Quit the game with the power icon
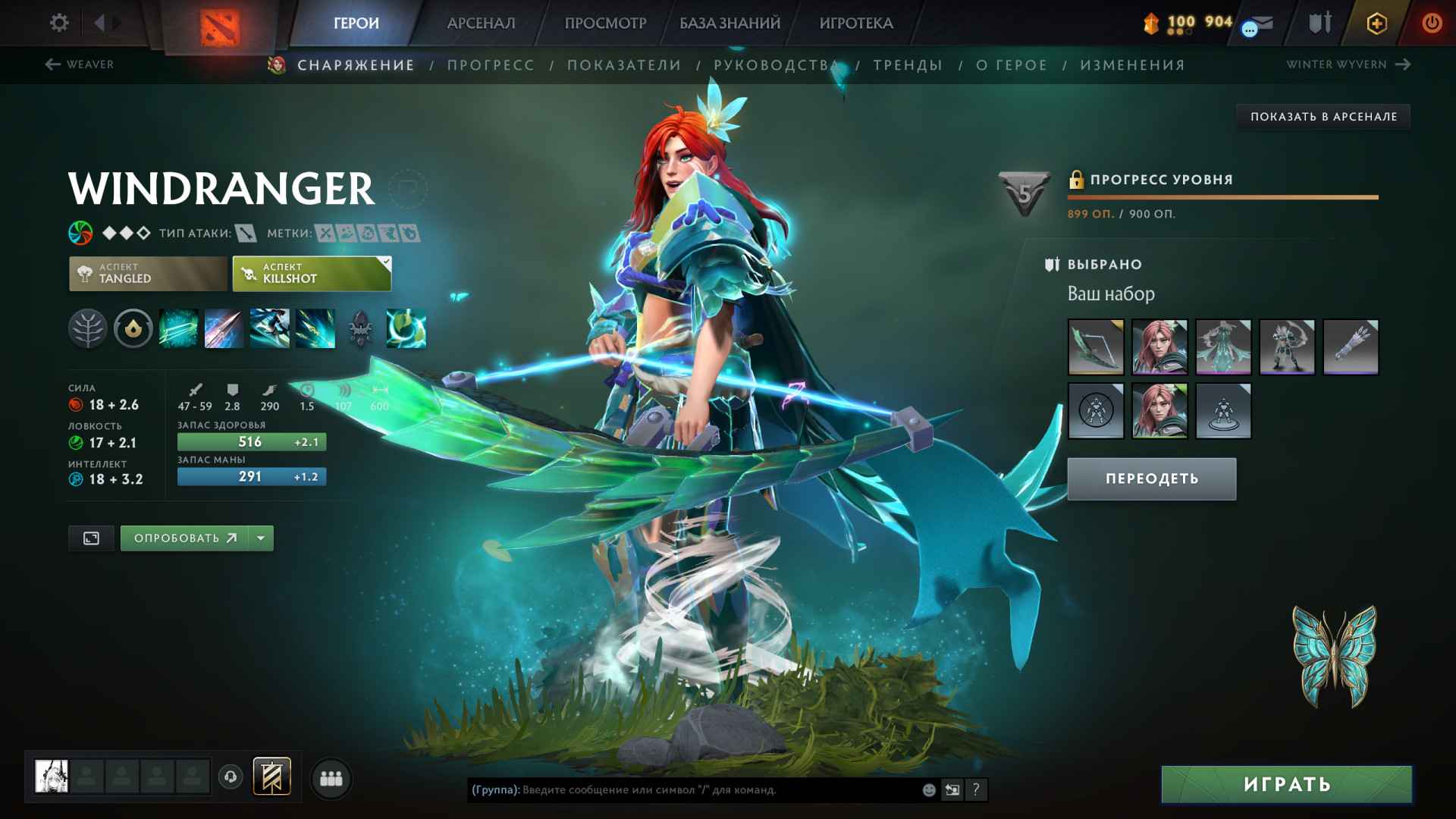This screenshot has height=819, width=1456. coord(1432,23)
